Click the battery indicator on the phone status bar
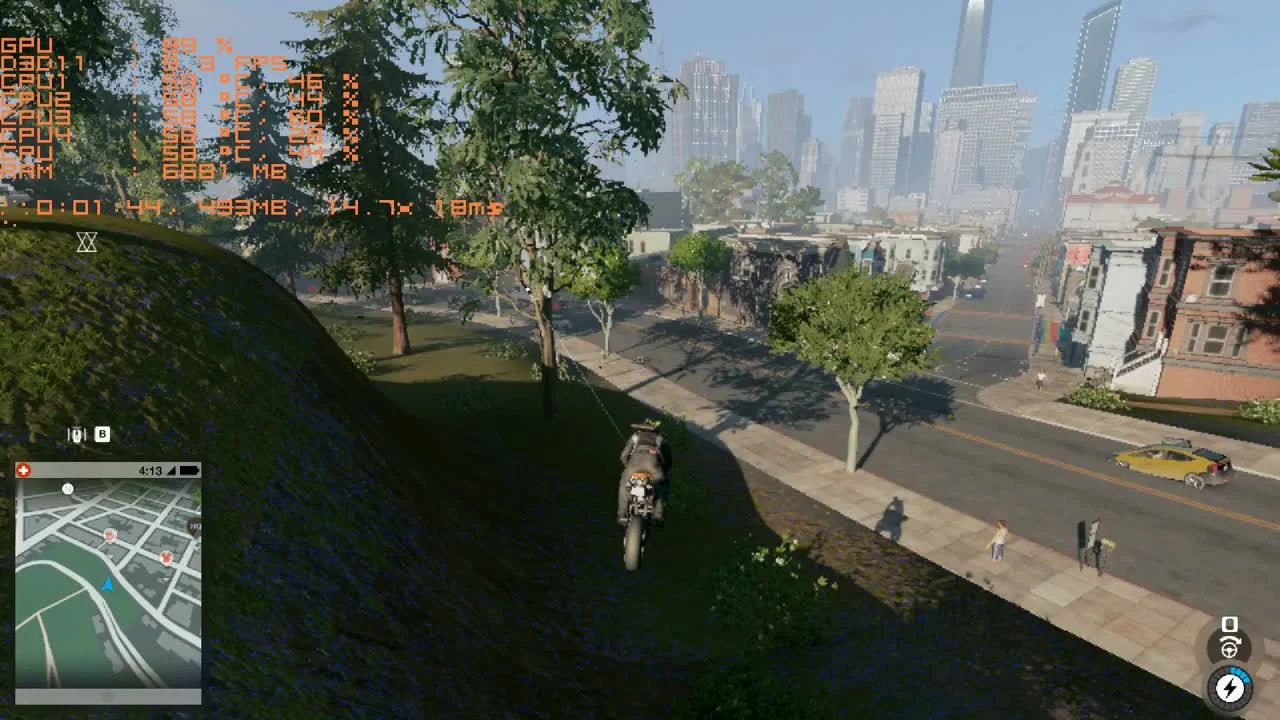The image size is (1280, 720). tap(189, 470)
